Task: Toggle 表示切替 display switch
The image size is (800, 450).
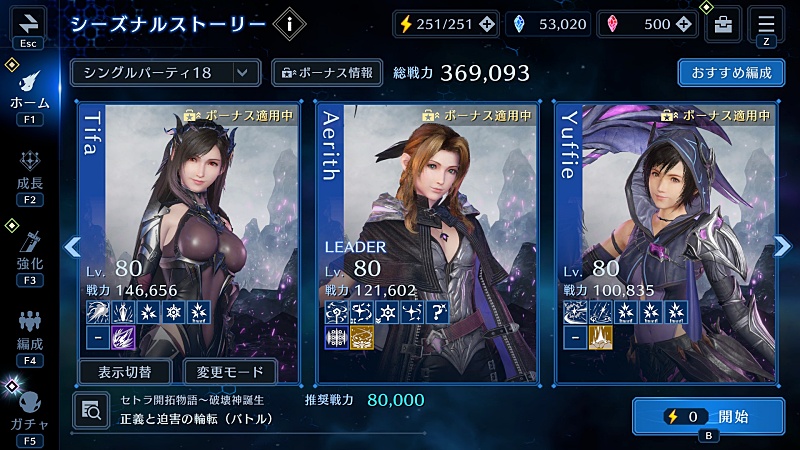Action: 126,372
